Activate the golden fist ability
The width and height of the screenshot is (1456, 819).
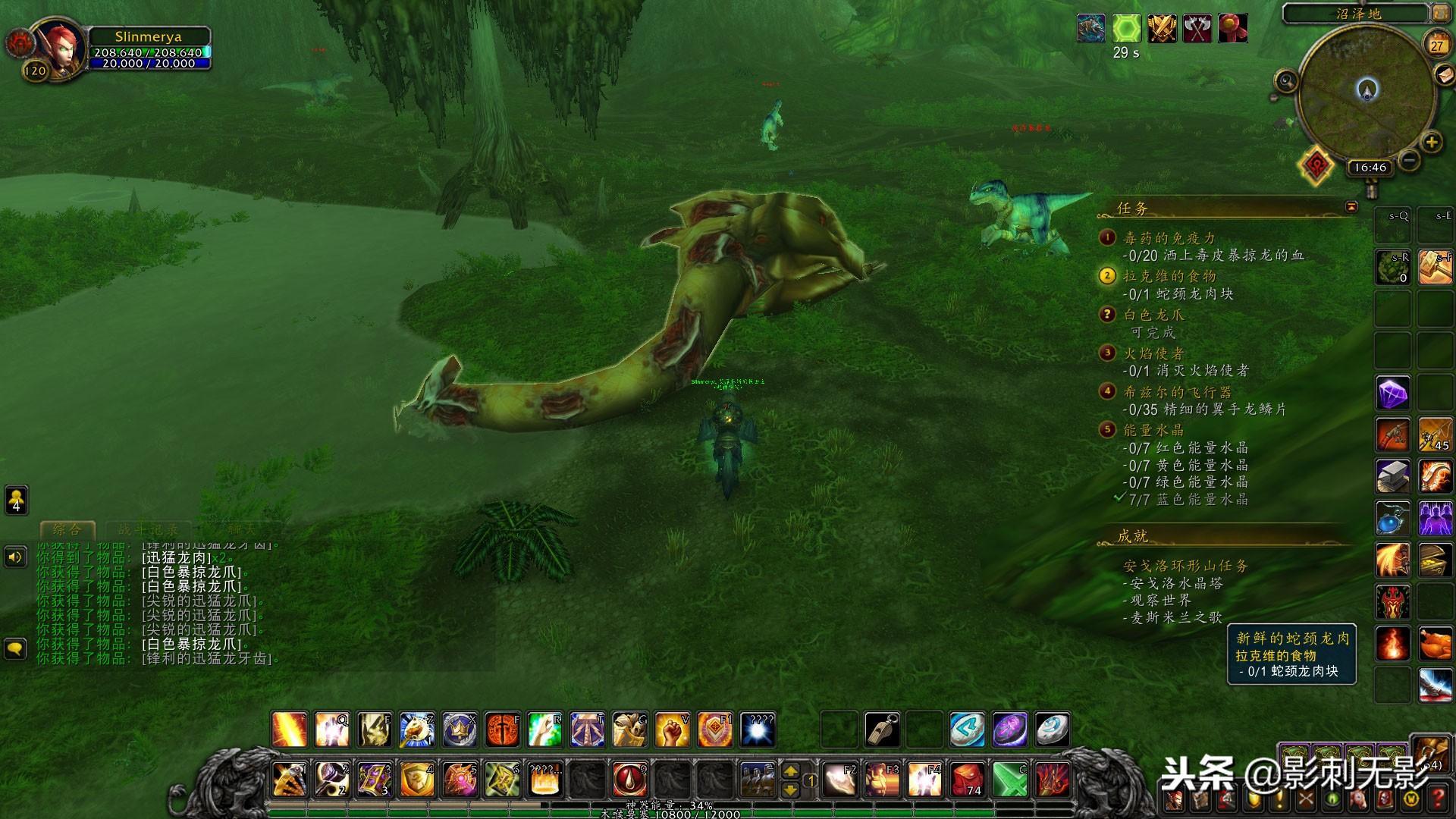tap(671, 730)
